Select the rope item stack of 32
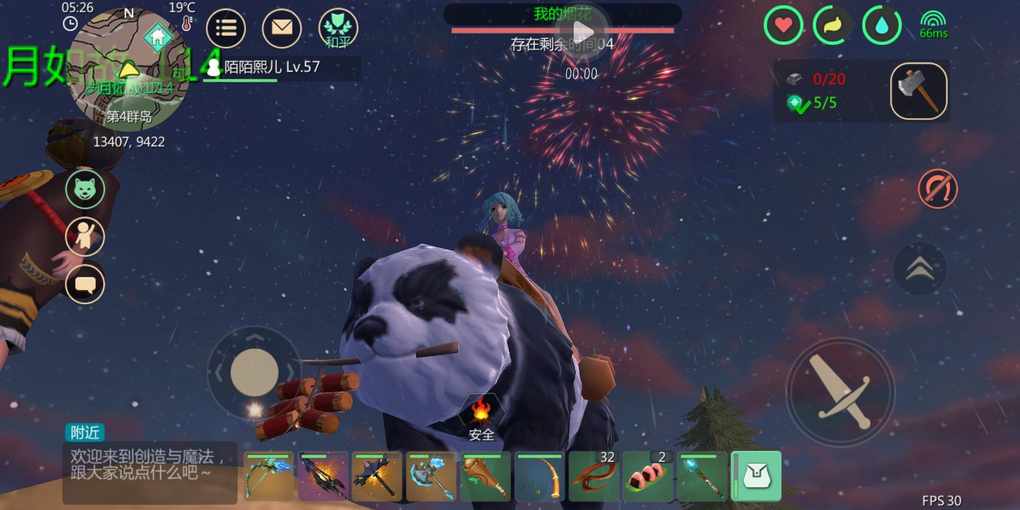 point(594,476)
